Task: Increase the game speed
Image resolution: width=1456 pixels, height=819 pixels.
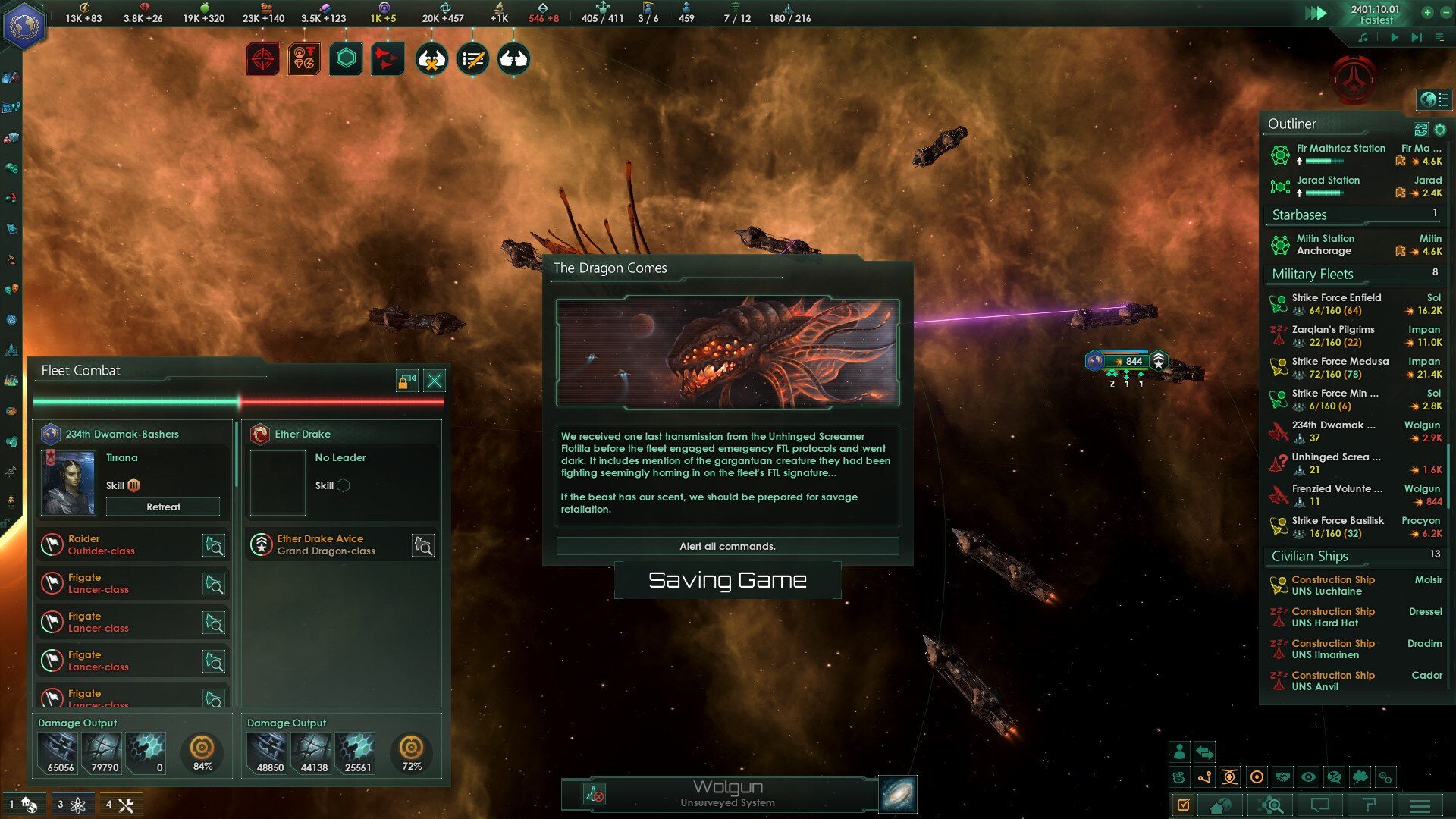Action: click(1427, 12)
